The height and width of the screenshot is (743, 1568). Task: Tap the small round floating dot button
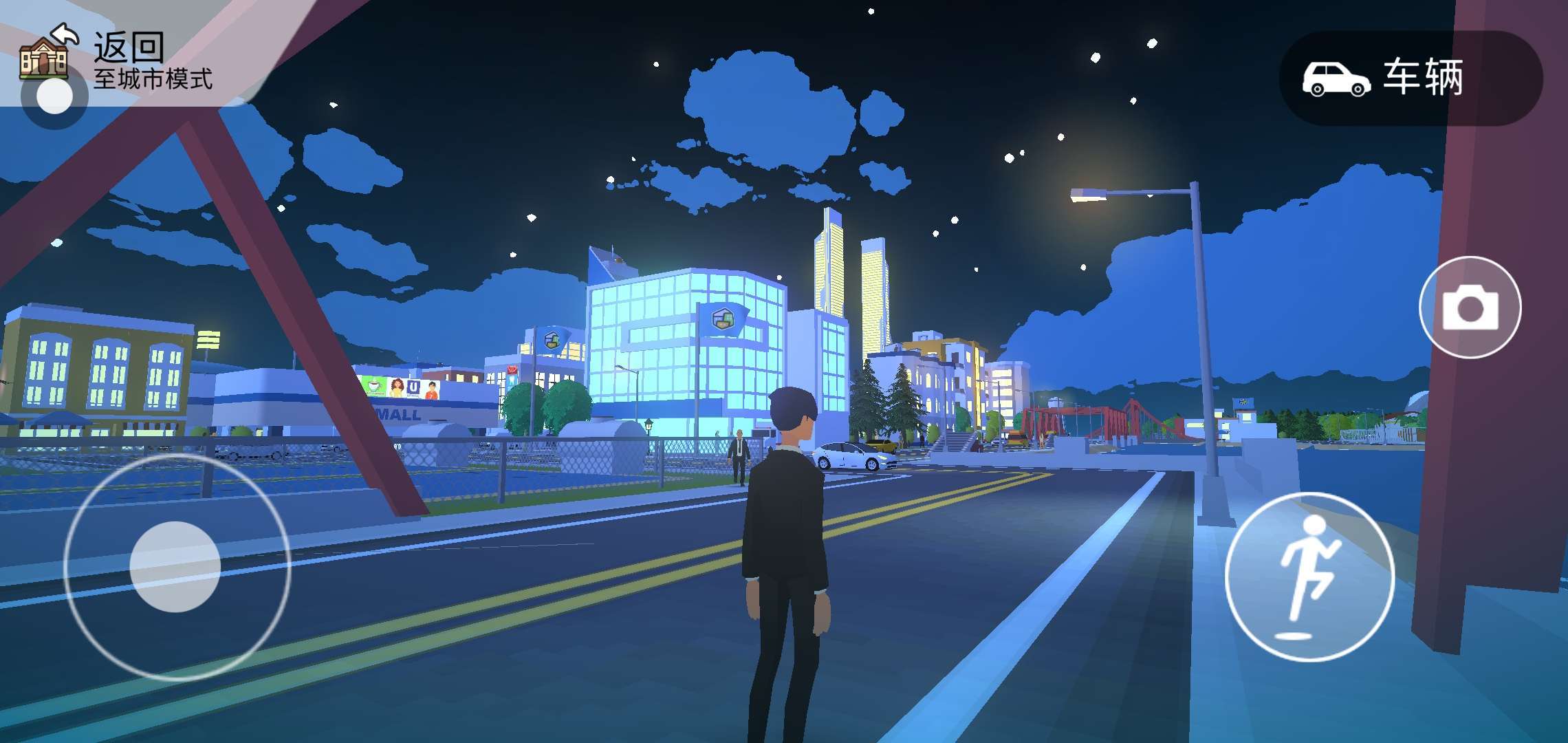[54, 97]
